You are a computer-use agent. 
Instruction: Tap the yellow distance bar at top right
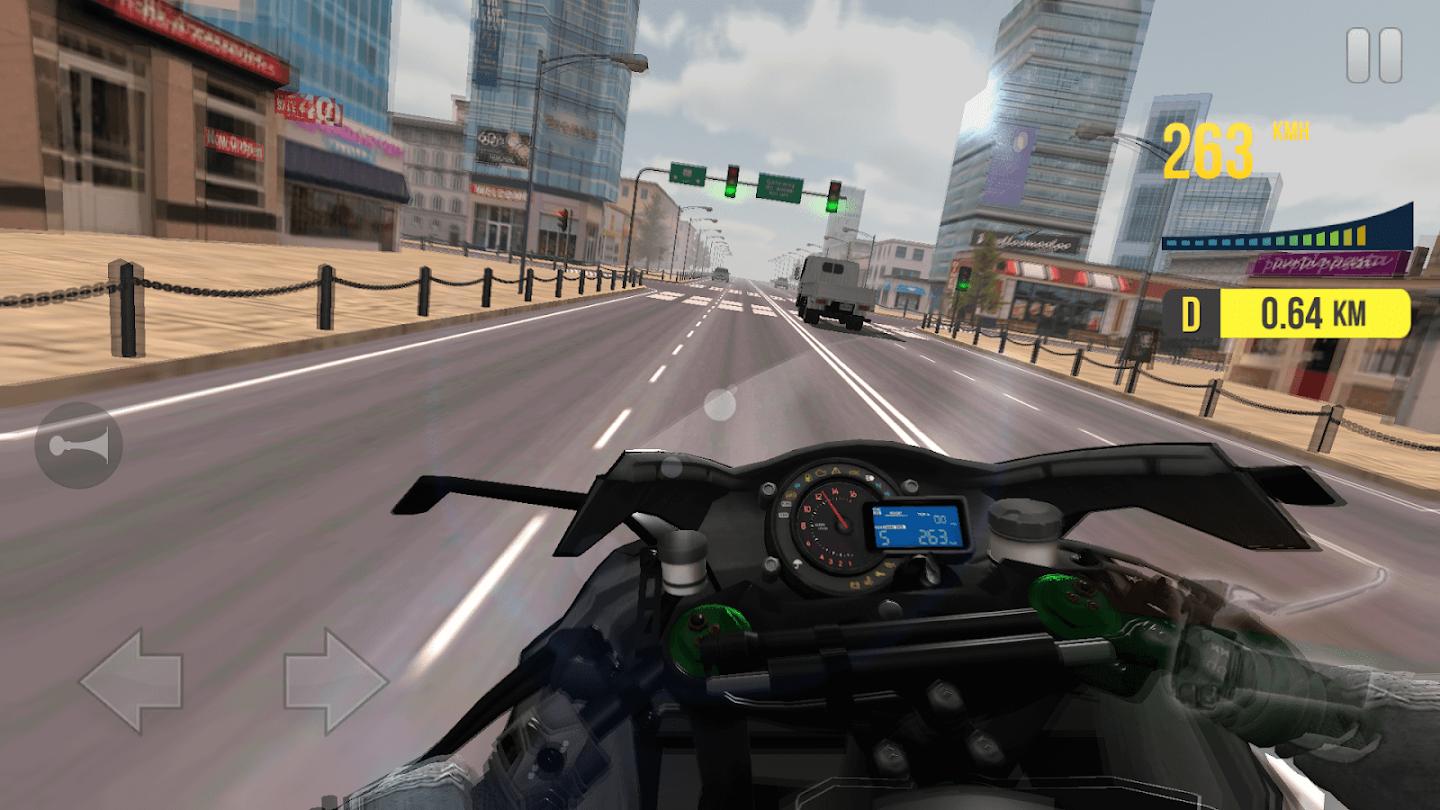1317,313
